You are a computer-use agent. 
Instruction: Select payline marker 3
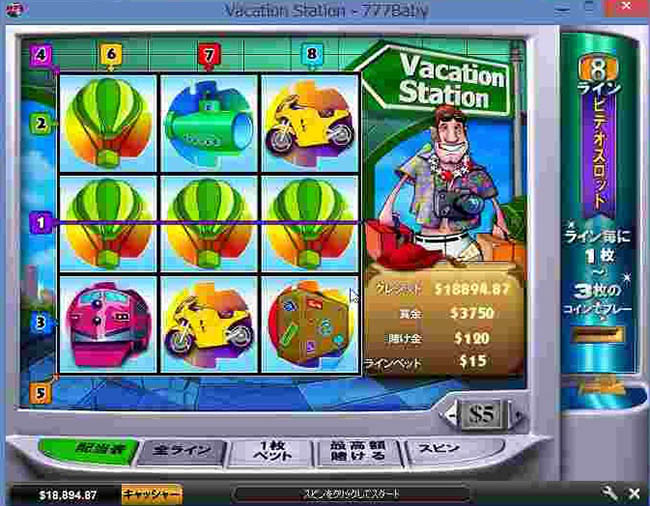41,323
